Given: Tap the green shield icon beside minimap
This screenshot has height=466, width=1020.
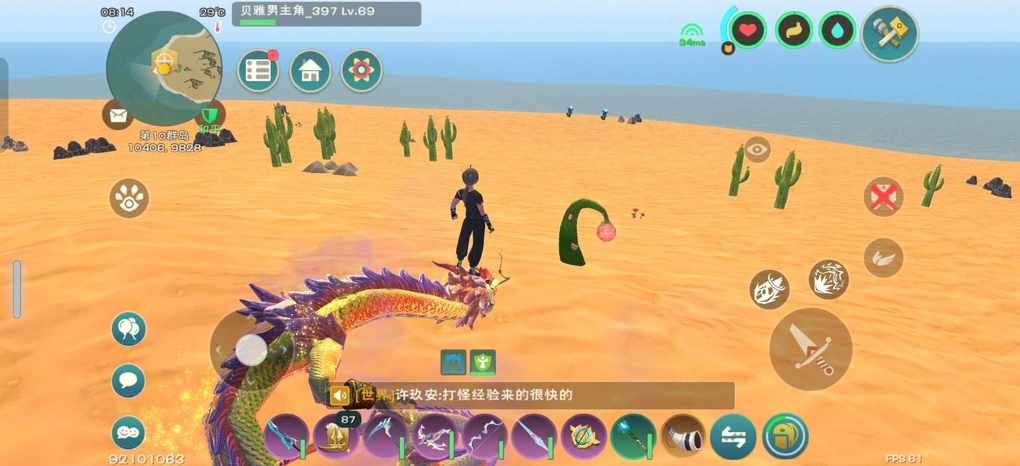Looking at the screenshot, I should [x=209, y=116].
